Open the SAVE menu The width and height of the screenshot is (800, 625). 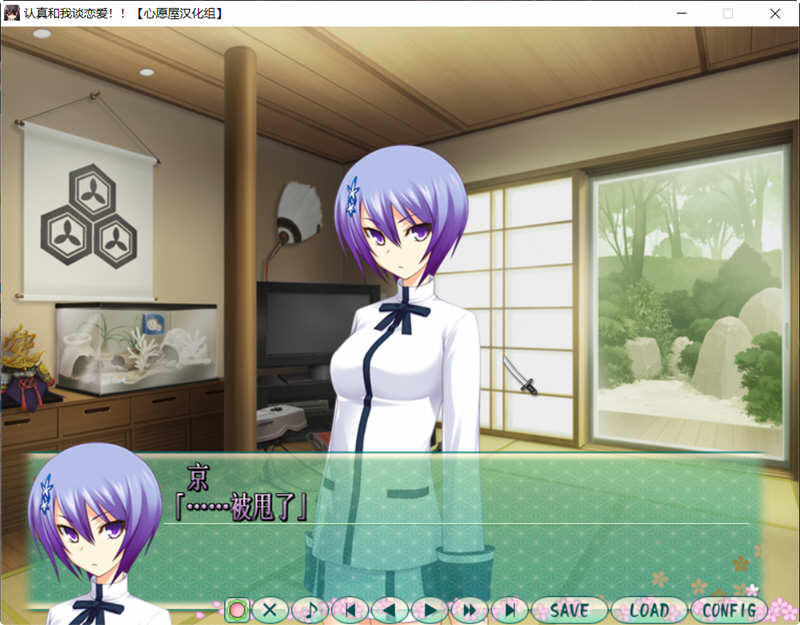(x=569, y=609)
